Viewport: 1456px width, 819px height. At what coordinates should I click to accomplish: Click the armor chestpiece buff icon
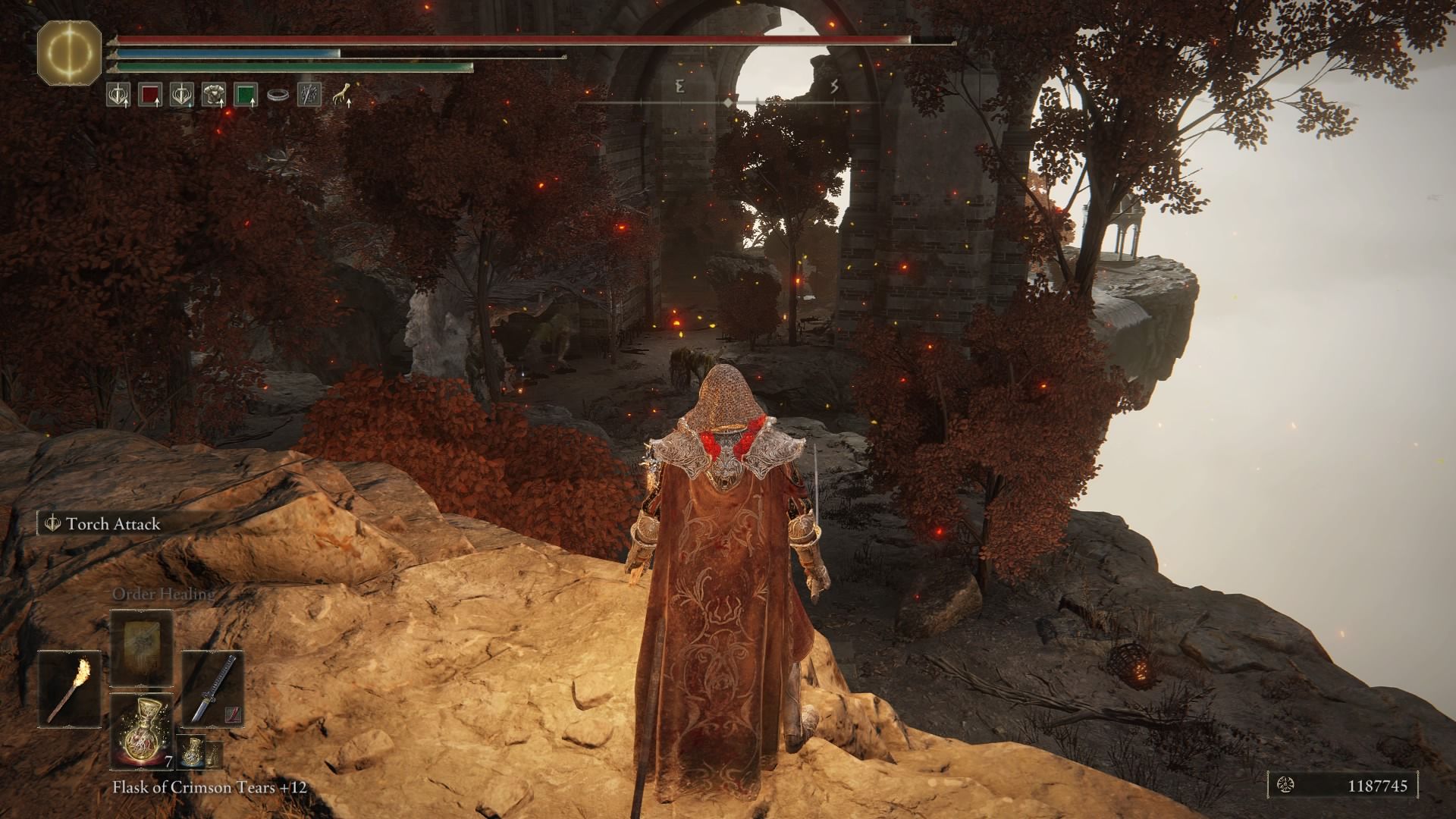pos(213,94)
